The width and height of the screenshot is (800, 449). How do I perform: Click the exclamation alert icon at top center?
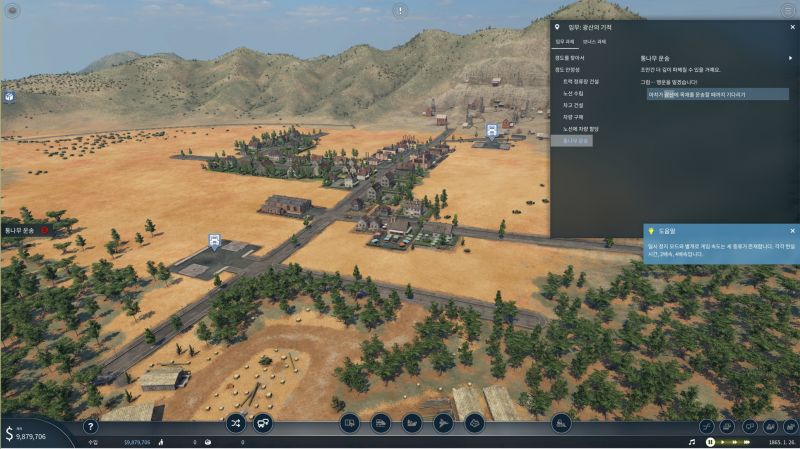click(400, 10)
